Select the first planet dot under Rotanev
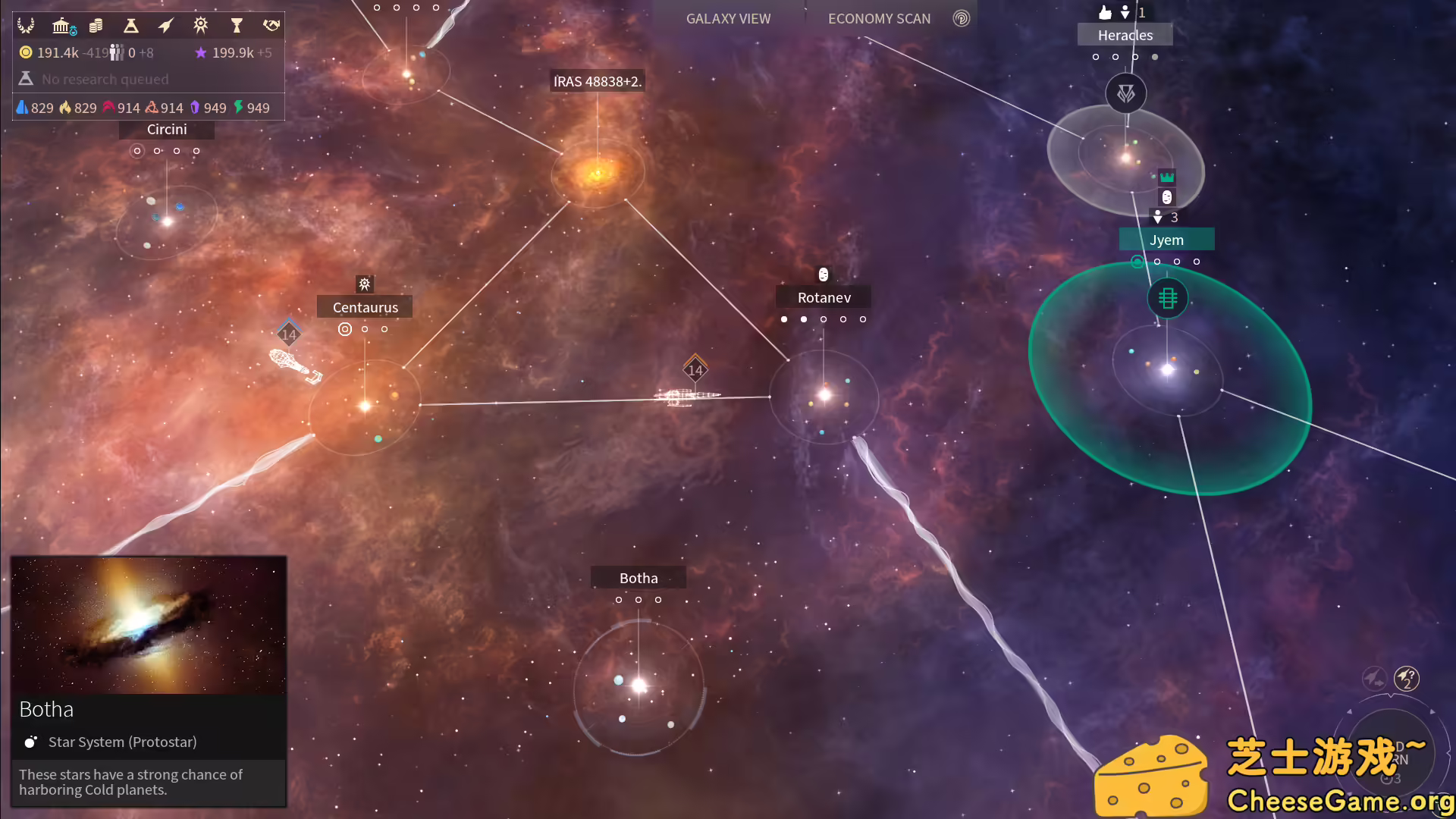1456x819 pixels. coord(784,319)
